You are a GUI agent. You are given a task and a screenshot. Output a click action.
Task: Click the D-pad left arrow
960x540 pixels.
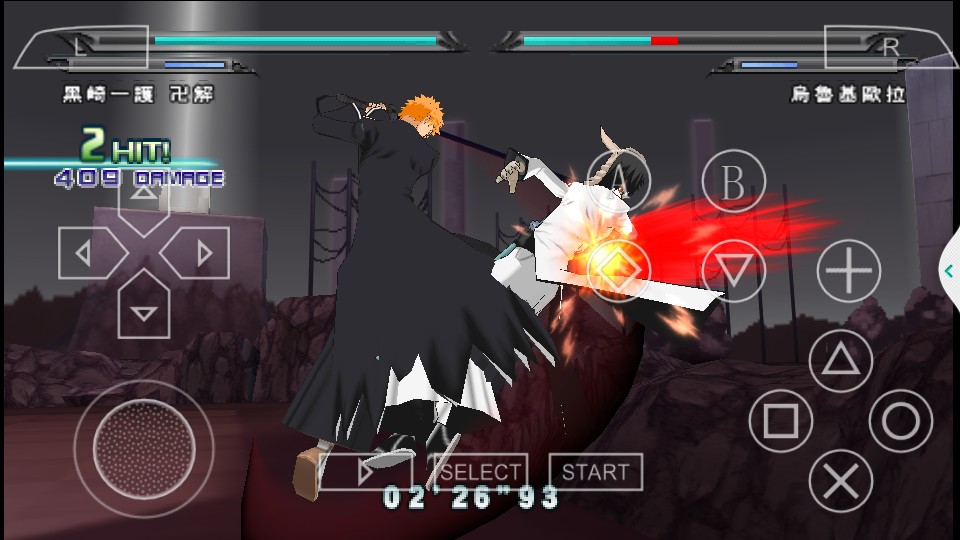click(88, 253)
